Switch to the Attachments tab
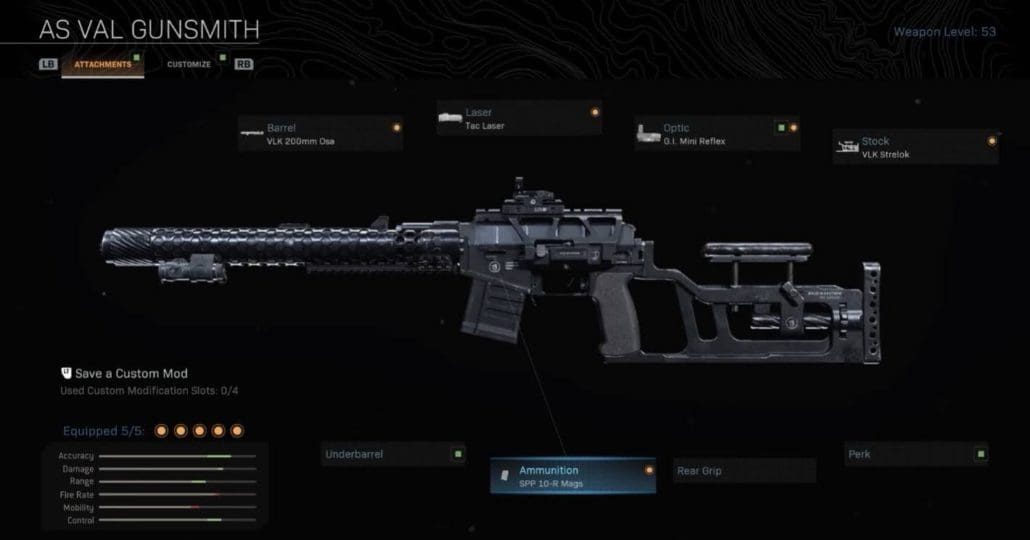 click(102, 64)
